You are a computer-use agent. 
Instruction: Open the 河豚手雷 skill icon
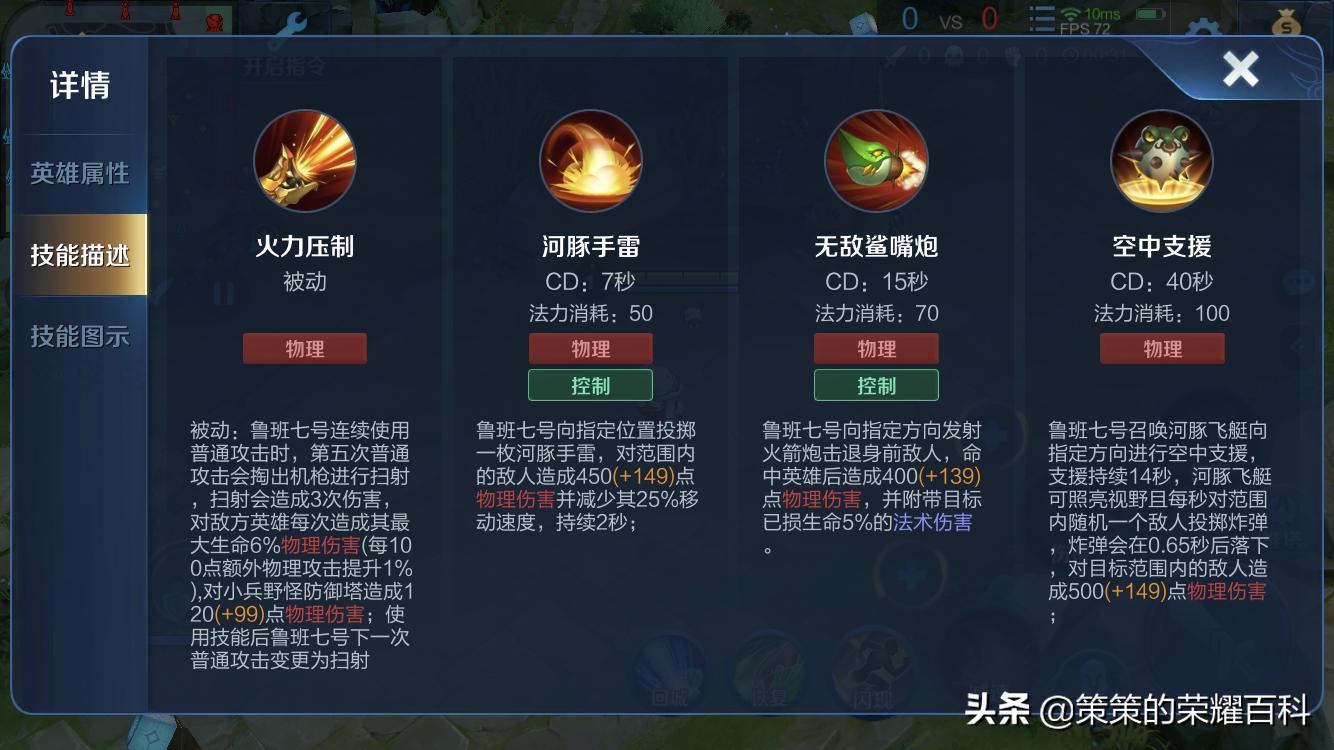click(x=590, y=160)
